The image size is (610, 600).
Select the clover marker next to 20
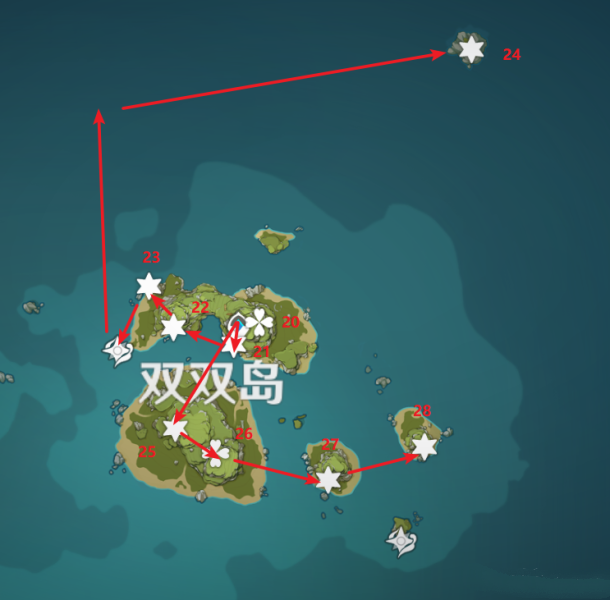pyautogui.click(x=259, y=322)
